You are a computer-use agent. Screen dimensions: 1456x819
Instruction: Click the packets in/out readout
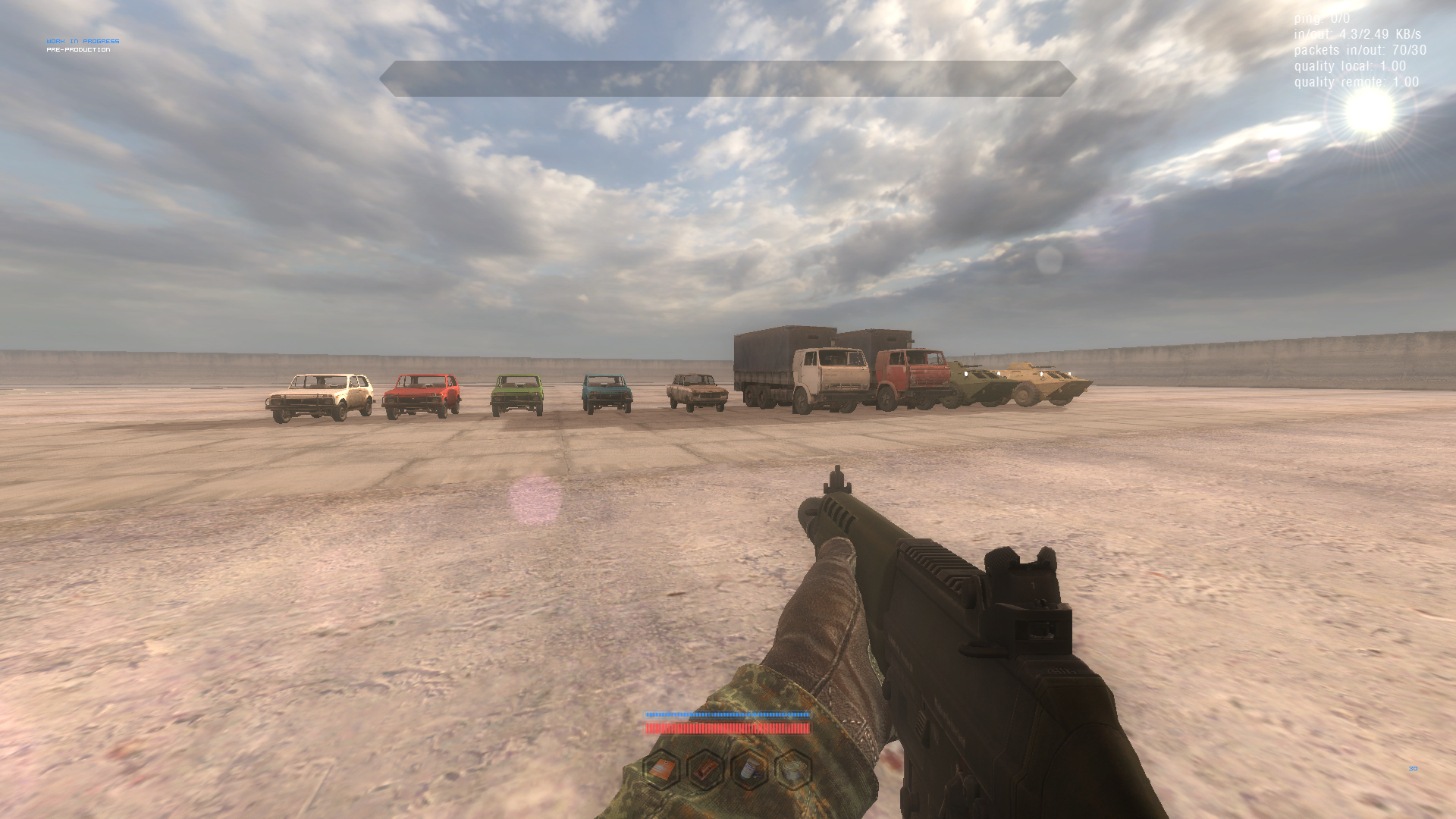[1360, 50]
